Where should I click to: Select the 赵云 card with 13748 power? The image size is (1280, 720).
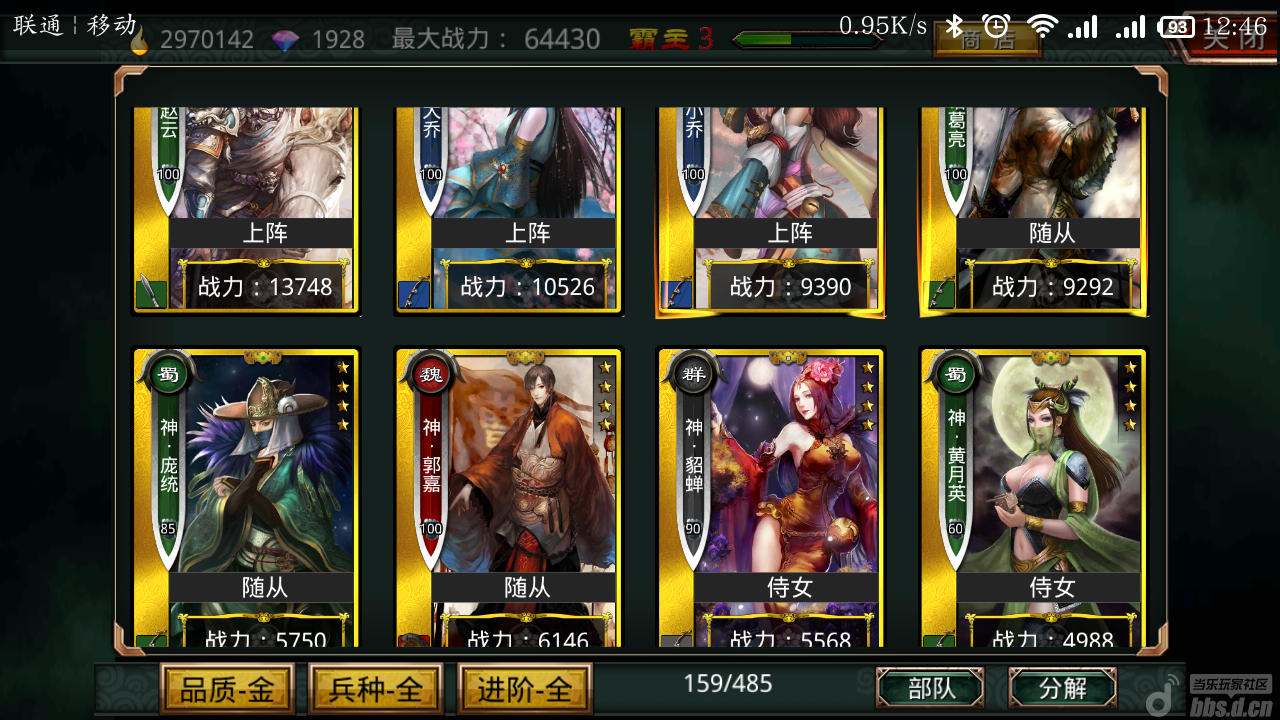247,210
